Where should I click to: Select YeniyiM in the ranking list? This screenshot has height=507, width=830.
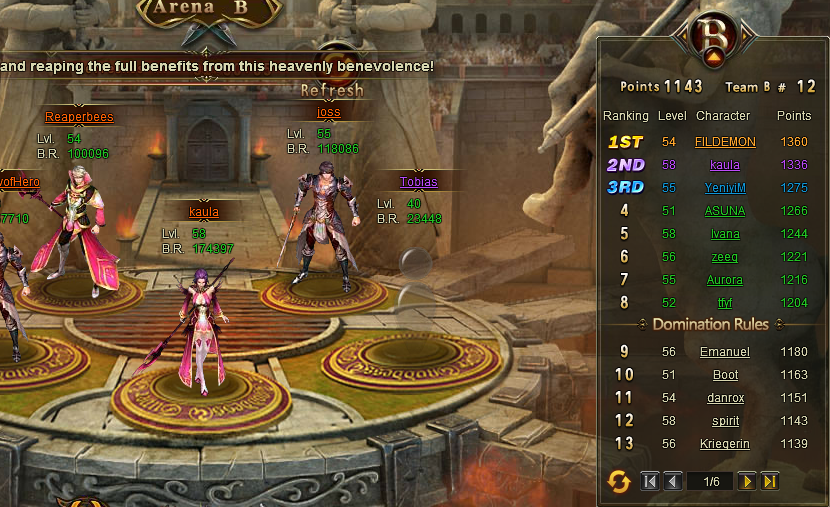click(725, 187)
